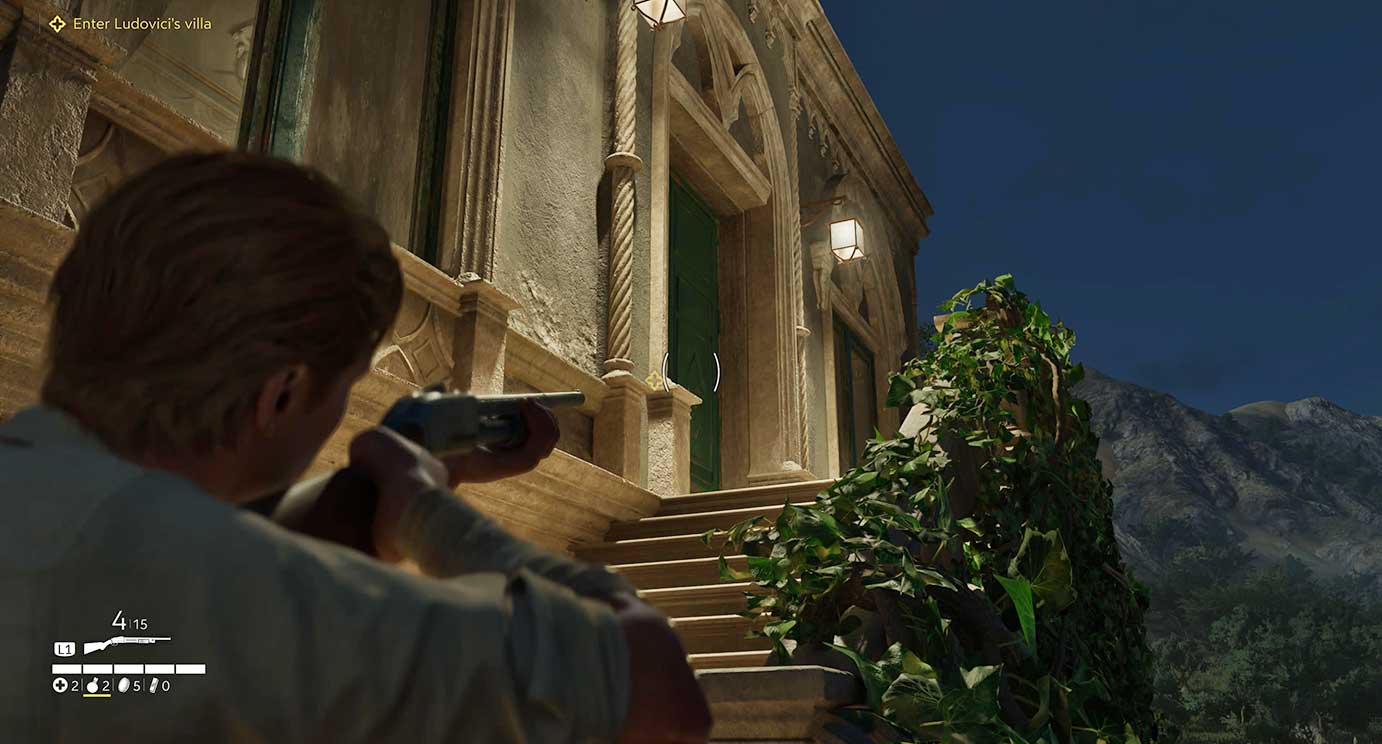Select the oval coin throwable icon
The image size is (1382, 744).
124,686
